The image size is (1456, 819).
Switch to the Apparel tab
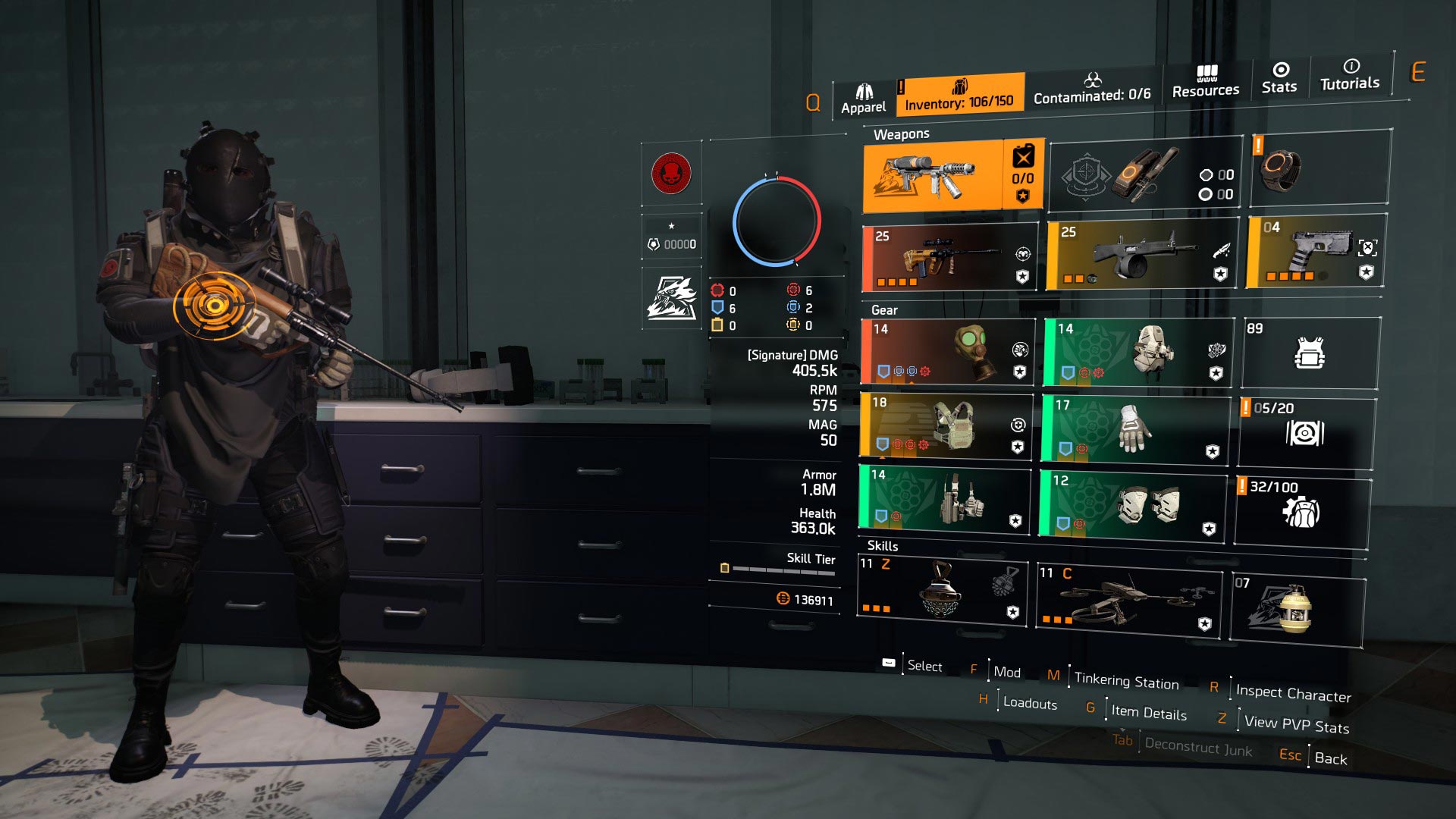(x=861, y=95)
